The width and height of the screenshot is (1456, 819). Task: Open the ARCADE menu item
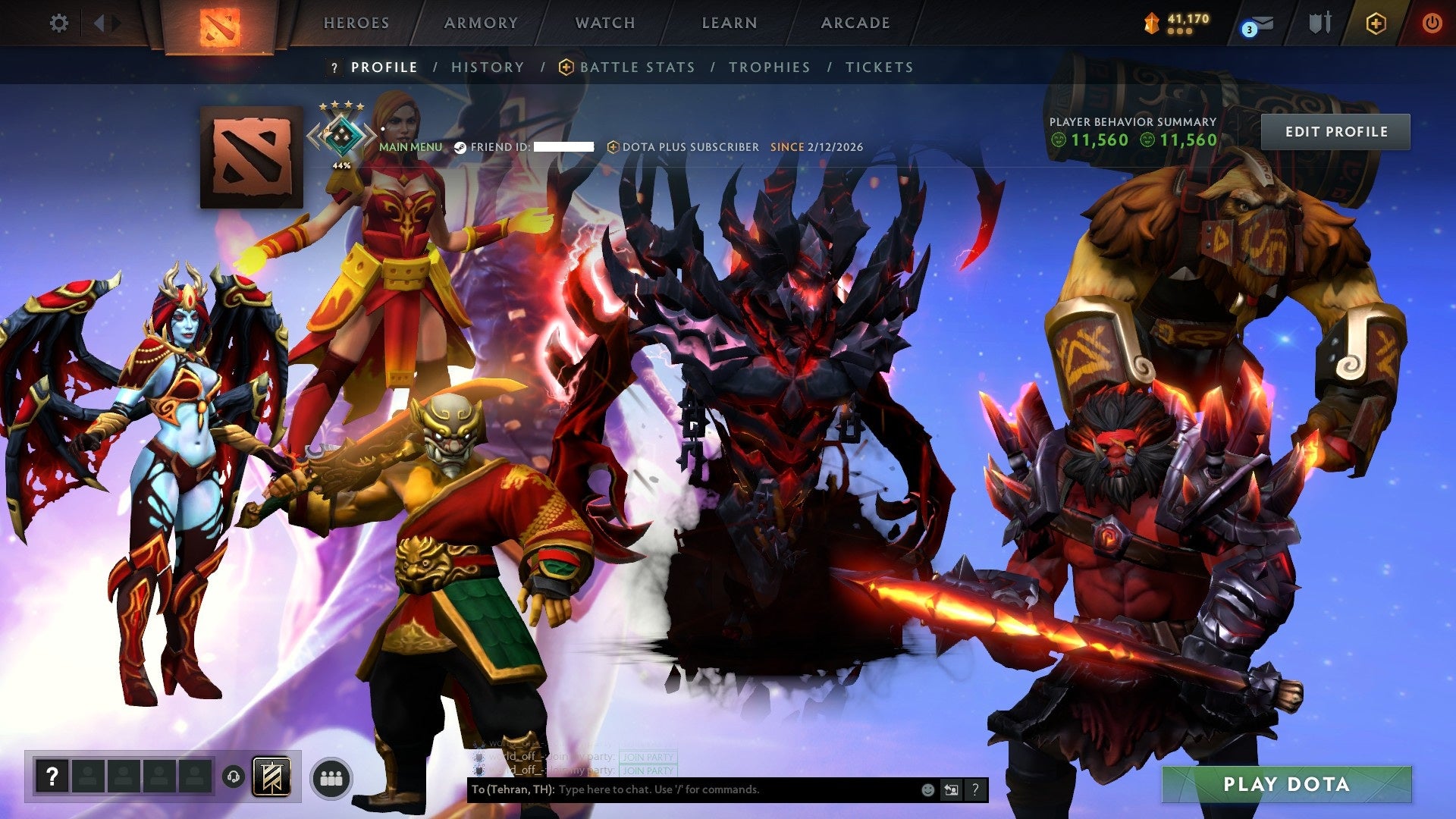(855, 23)
